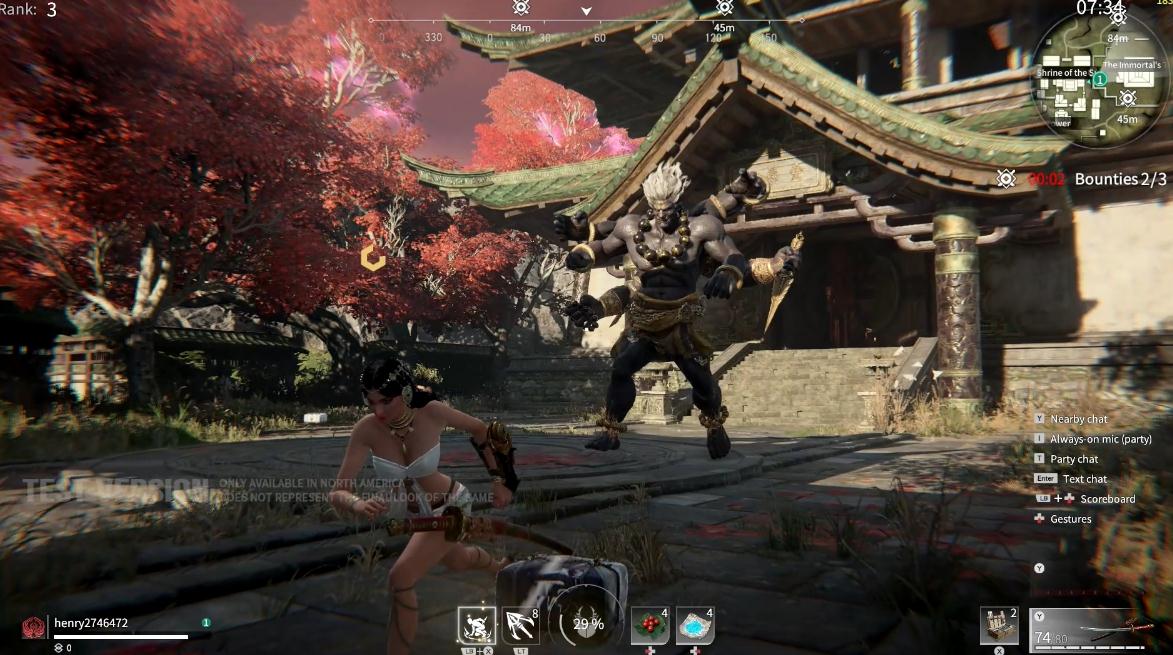This screenshot has width=1173, height=655.
Task: Activate the character skill icon
Action: 477,626
